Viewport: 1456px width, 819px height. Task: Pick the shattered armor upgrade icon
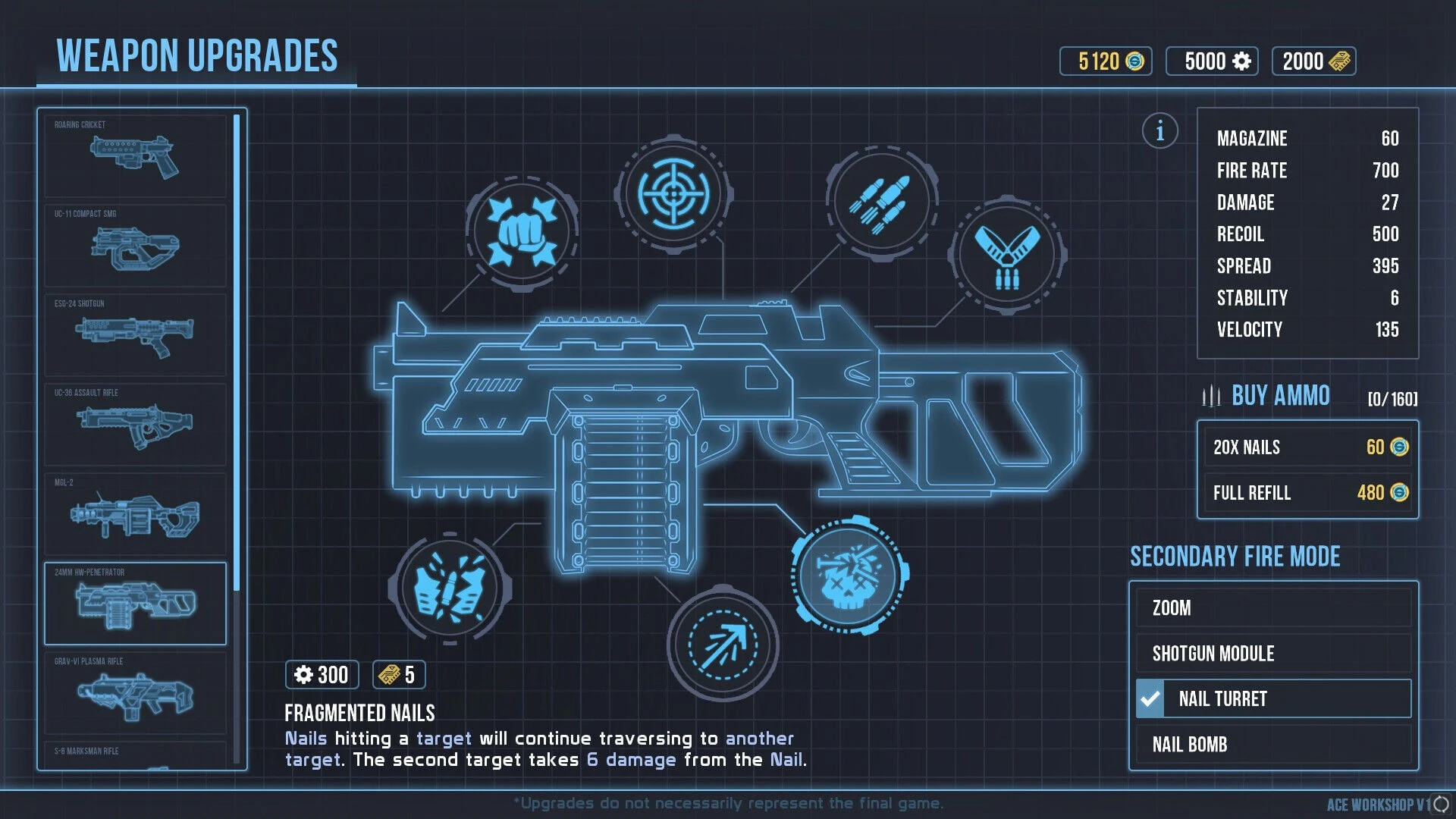(x=450, y=588)
